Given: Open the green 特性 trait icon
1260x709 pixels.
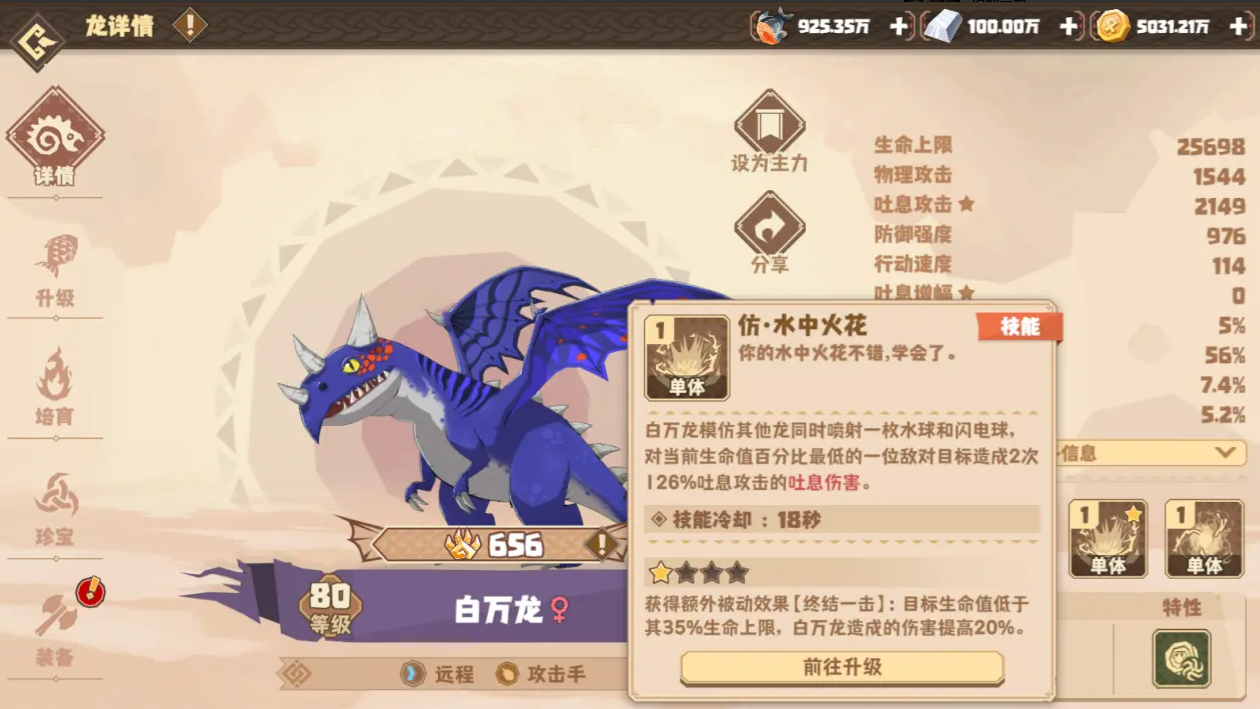Looking at the screenshot, I should [x=1181, y=658].
